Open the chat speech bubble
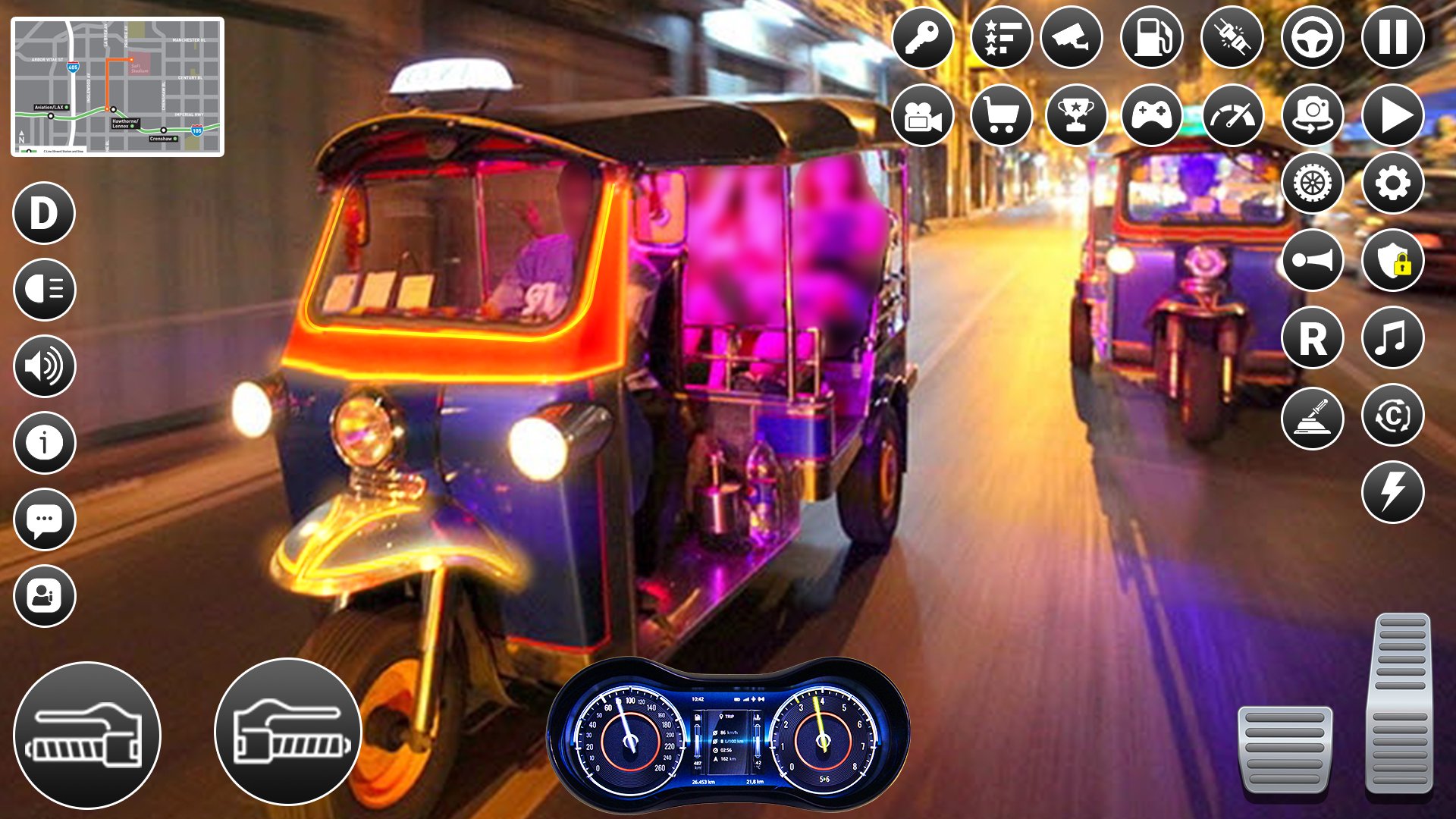The height and width of the screenshot is (819, 1456). pos(44,519)
